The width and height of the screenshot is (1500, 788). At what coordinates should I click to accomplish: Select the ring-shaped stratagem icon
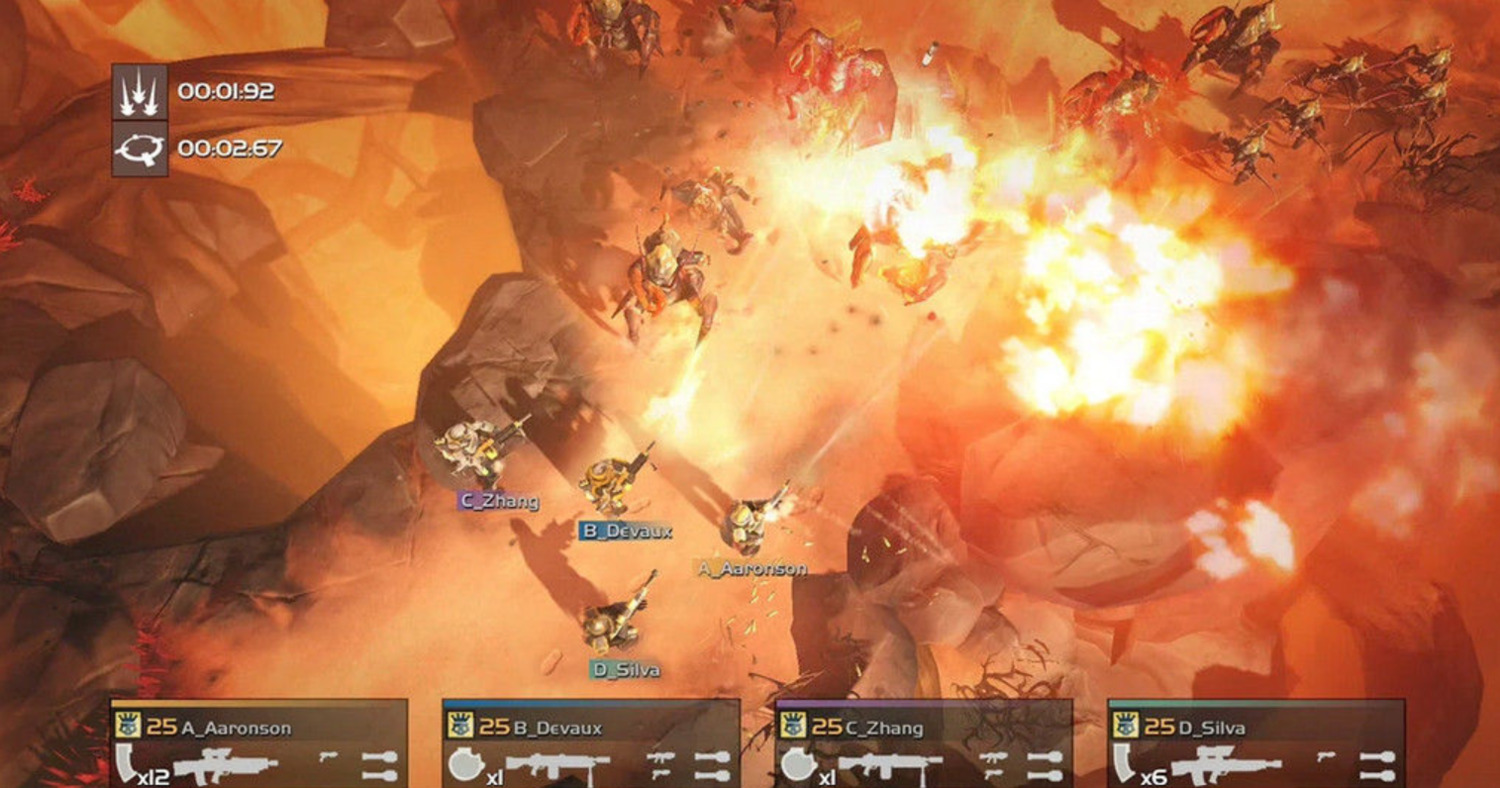click(x=139, y=149)
